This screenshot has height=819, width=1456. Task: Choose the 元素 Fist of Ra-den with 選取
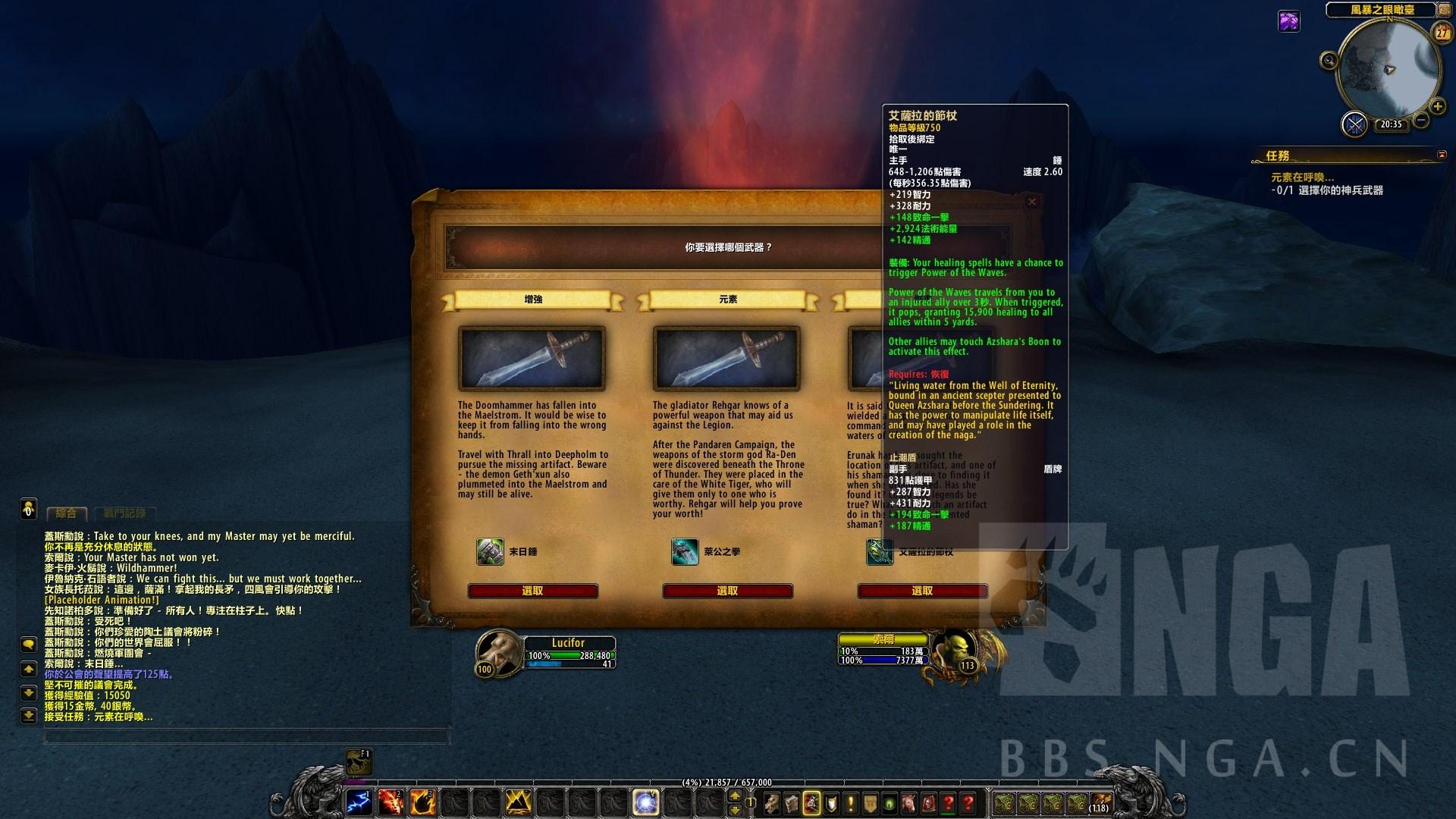click(727, 591)
